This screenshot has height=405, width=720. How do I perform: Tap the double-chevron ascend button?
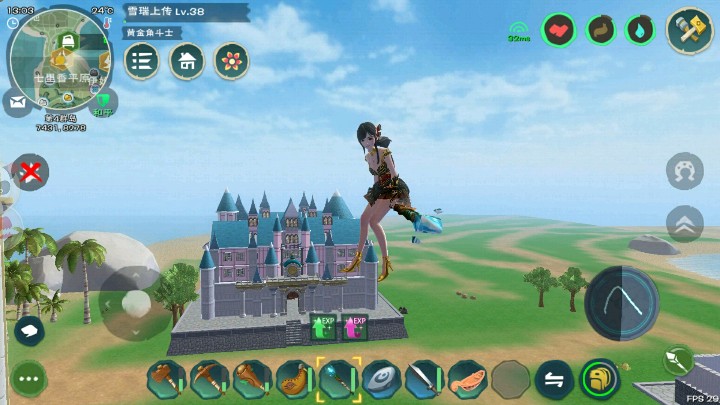685,223
